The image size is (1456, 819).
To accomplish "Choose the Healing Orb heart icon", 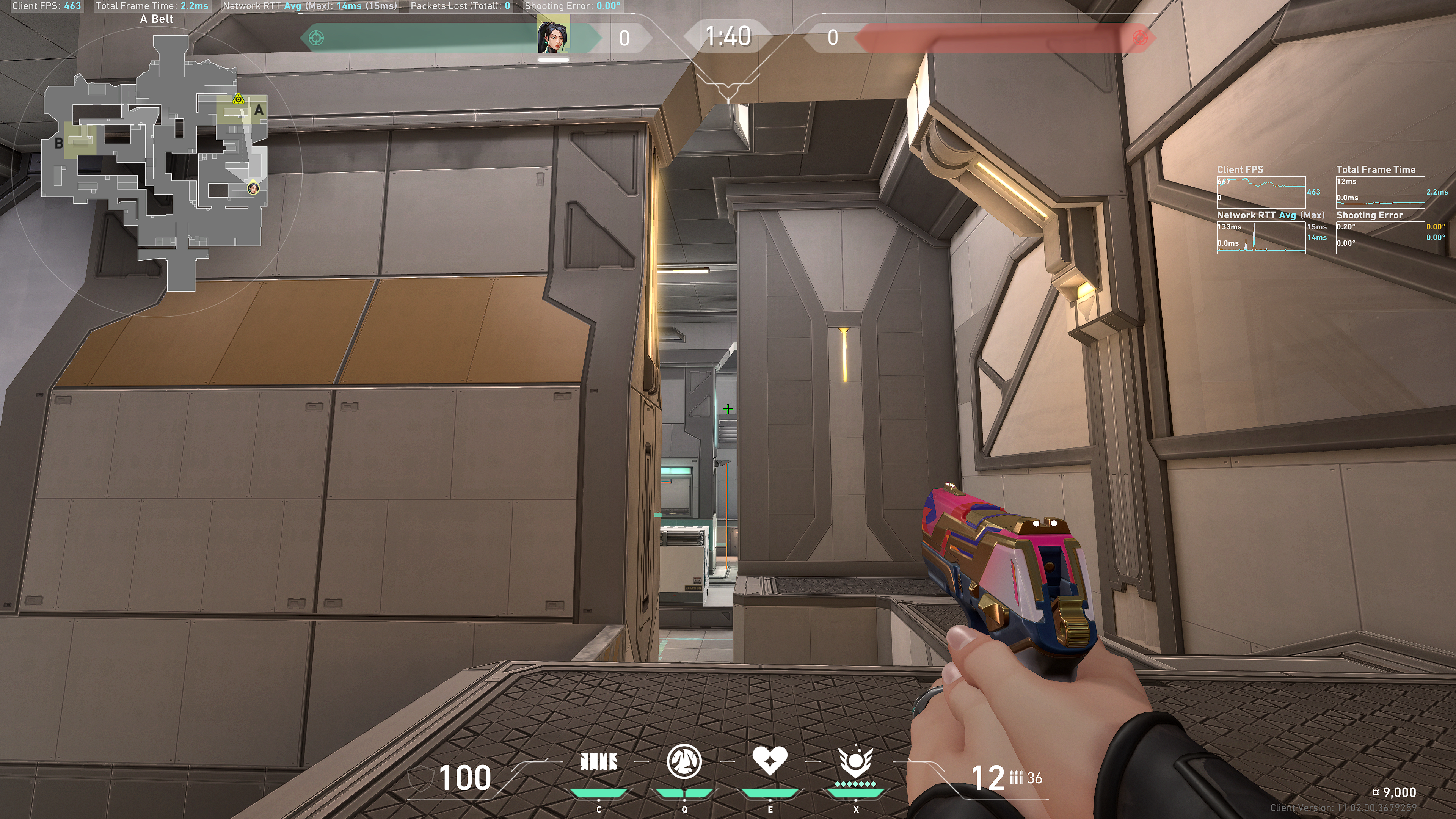I will pyautogui.click(x=769, y=760).
